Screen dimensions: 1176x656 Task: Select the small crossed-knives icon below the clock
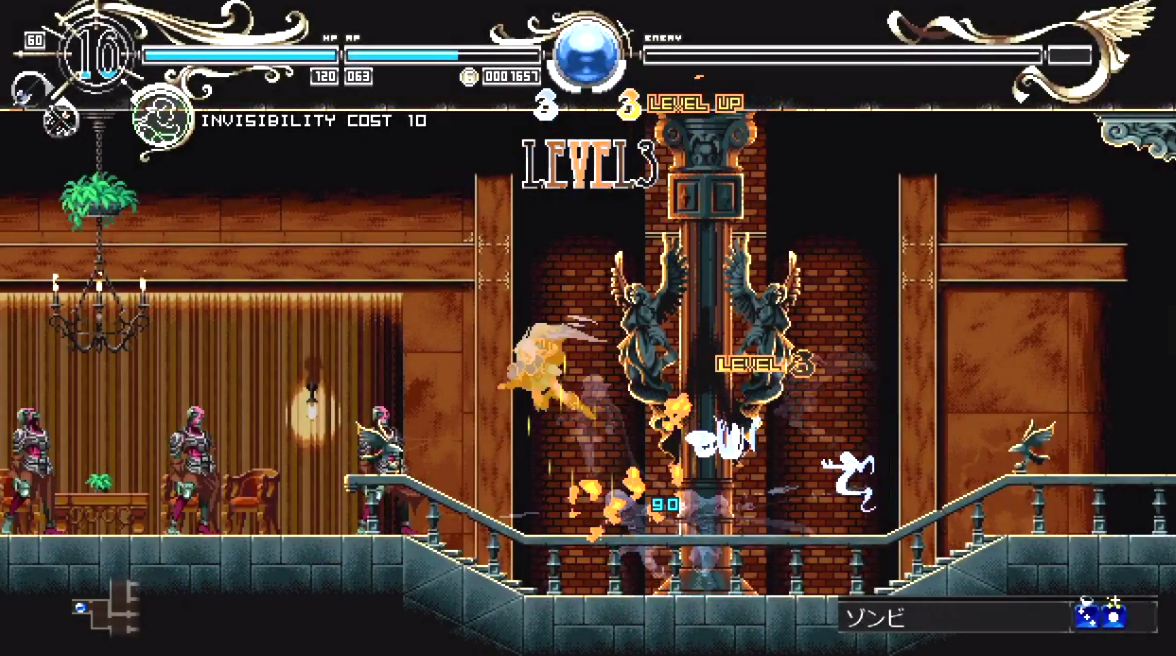point(60,121)
